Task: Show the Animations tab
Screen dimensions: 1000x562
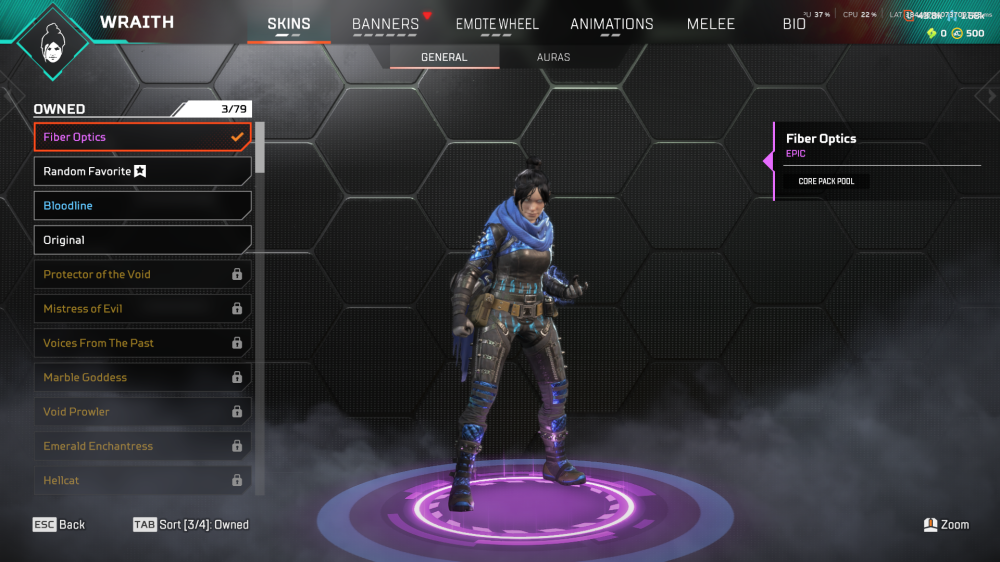Action: pos(612,24)
